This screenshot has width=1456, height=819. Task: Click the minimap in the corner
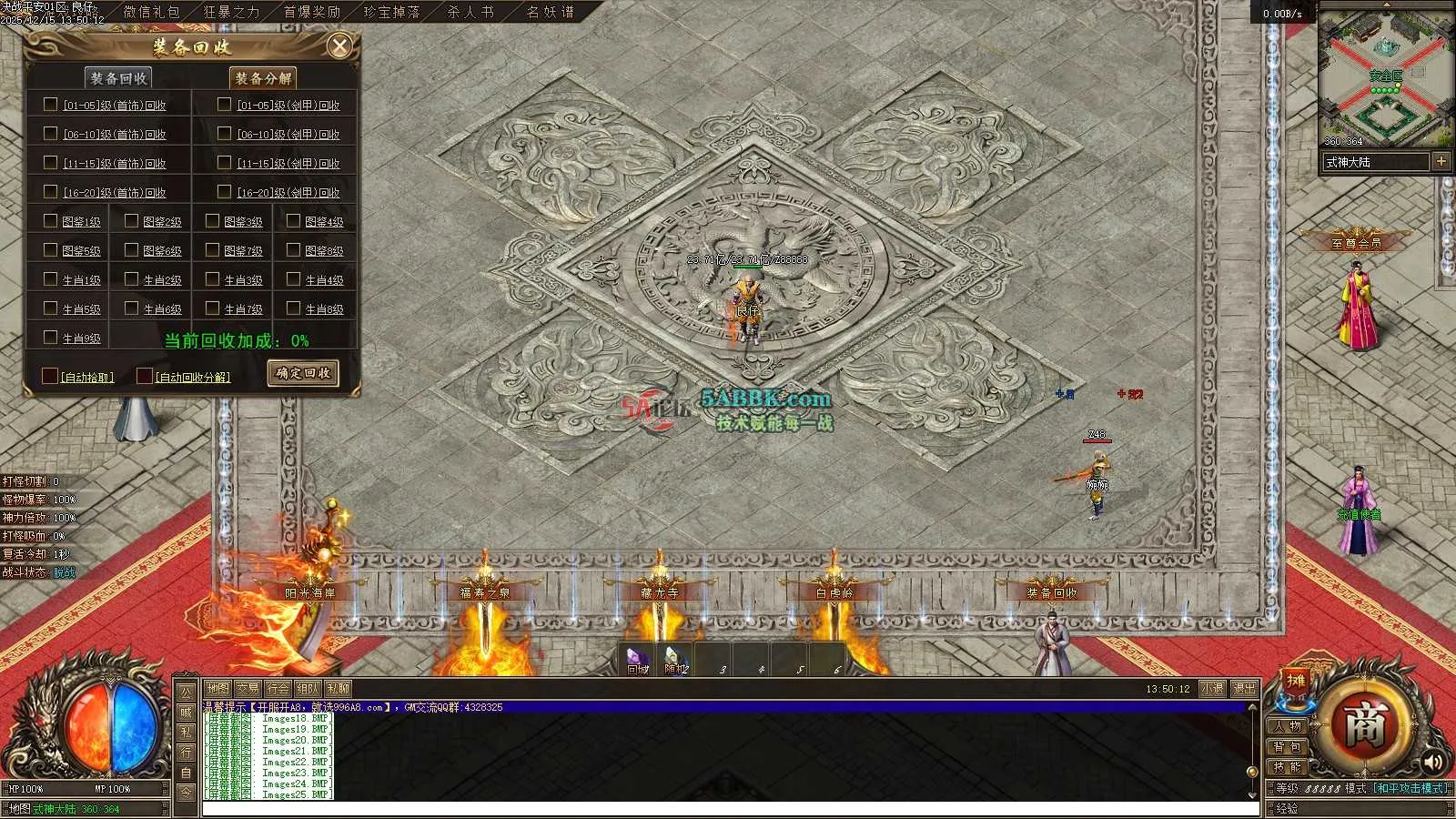click(1384, 79)
